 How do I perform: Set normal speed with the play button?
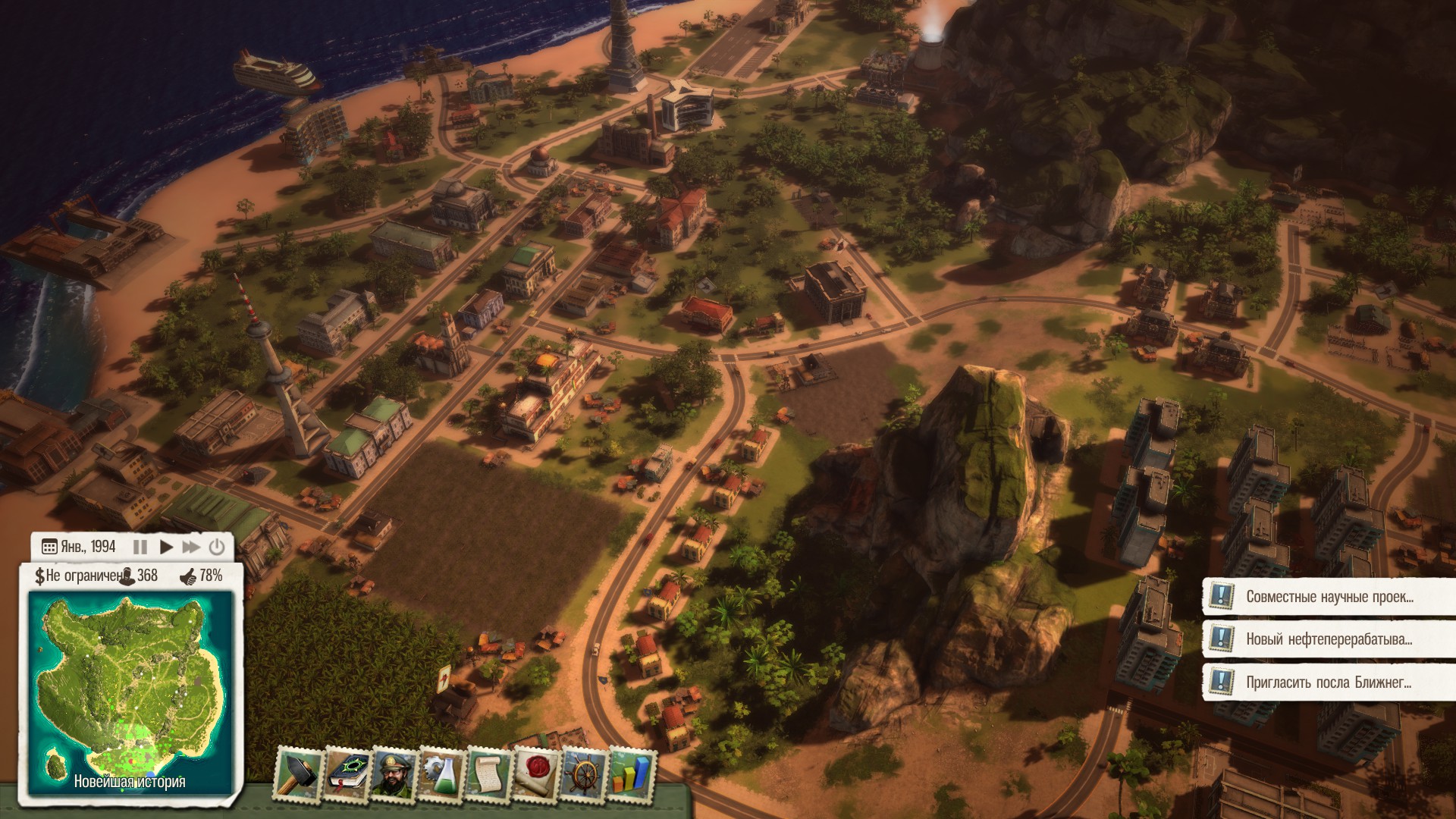pos(167,547)
